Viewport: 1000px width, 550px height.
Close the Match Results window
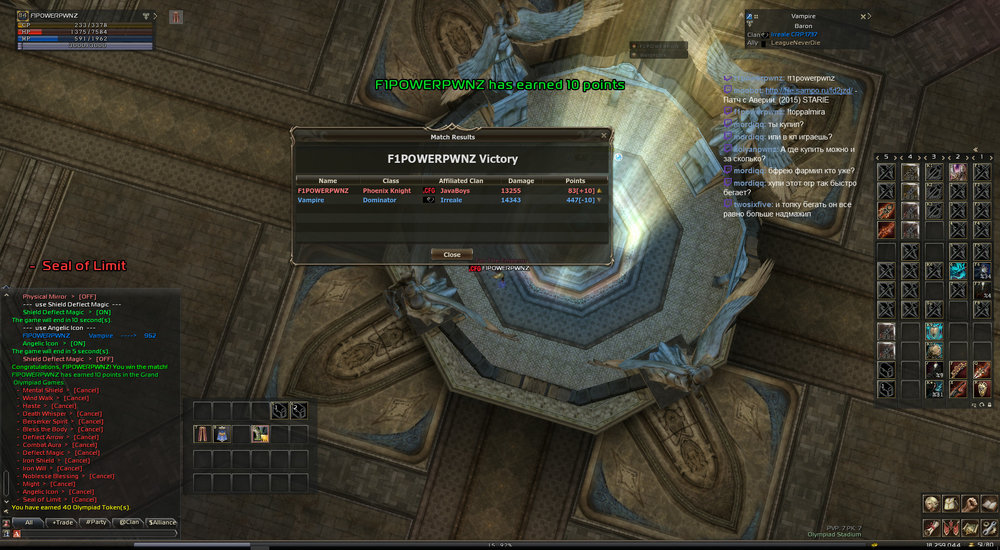pyautogui.click(x=452, y=254)
